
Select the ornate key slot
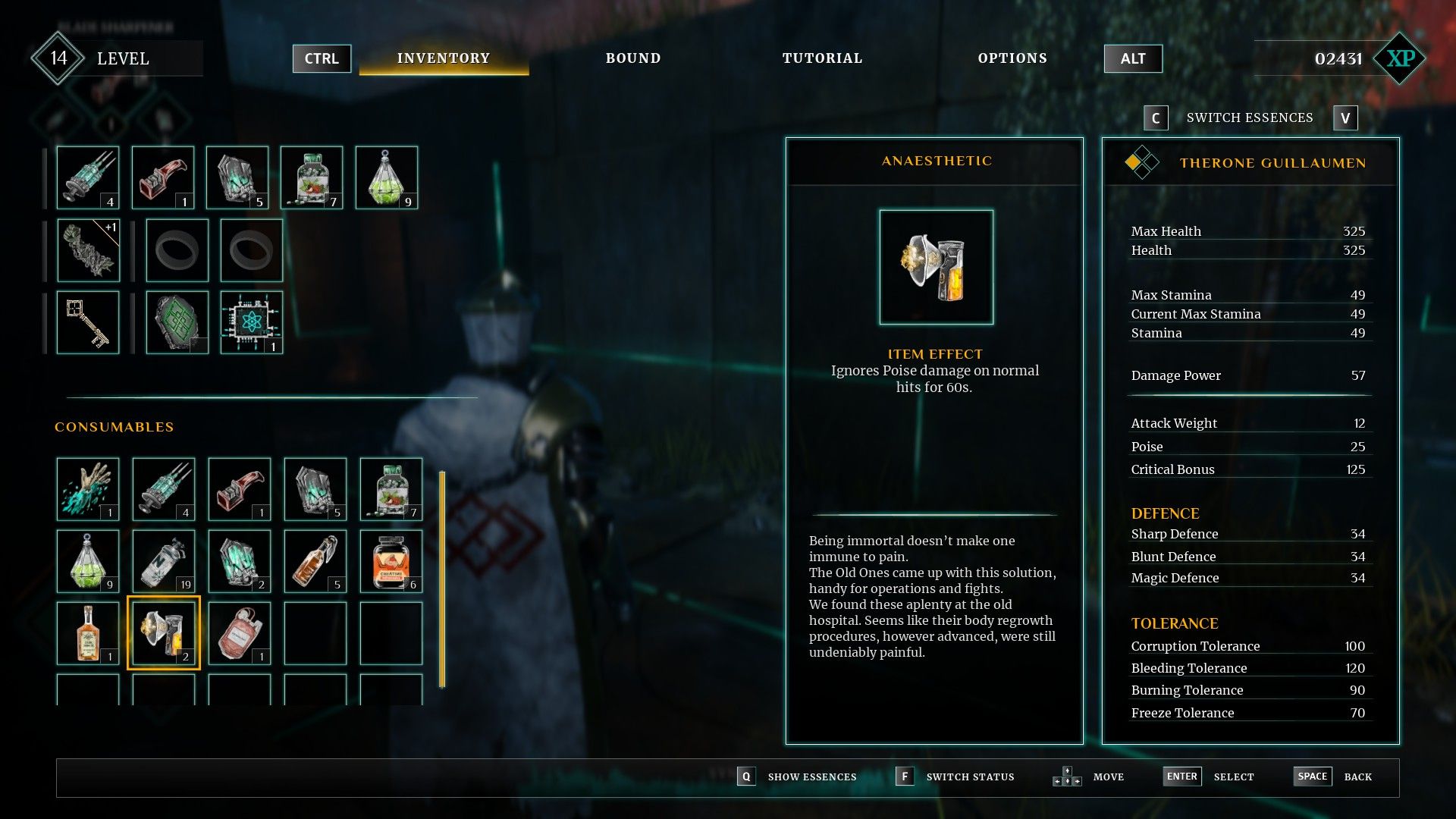tap(88, 322)
